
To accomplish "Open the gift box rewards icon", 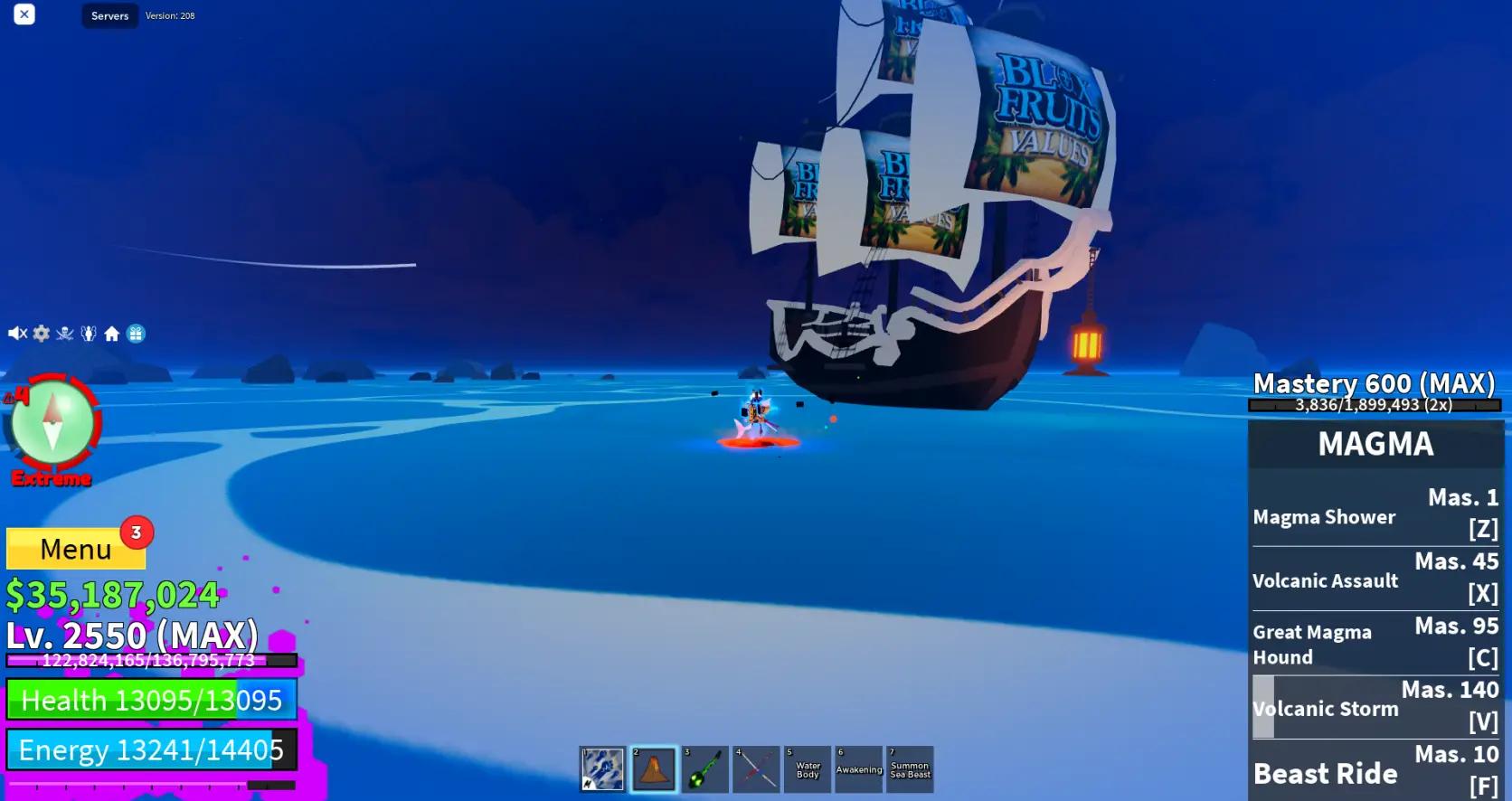I will point(136,334).
